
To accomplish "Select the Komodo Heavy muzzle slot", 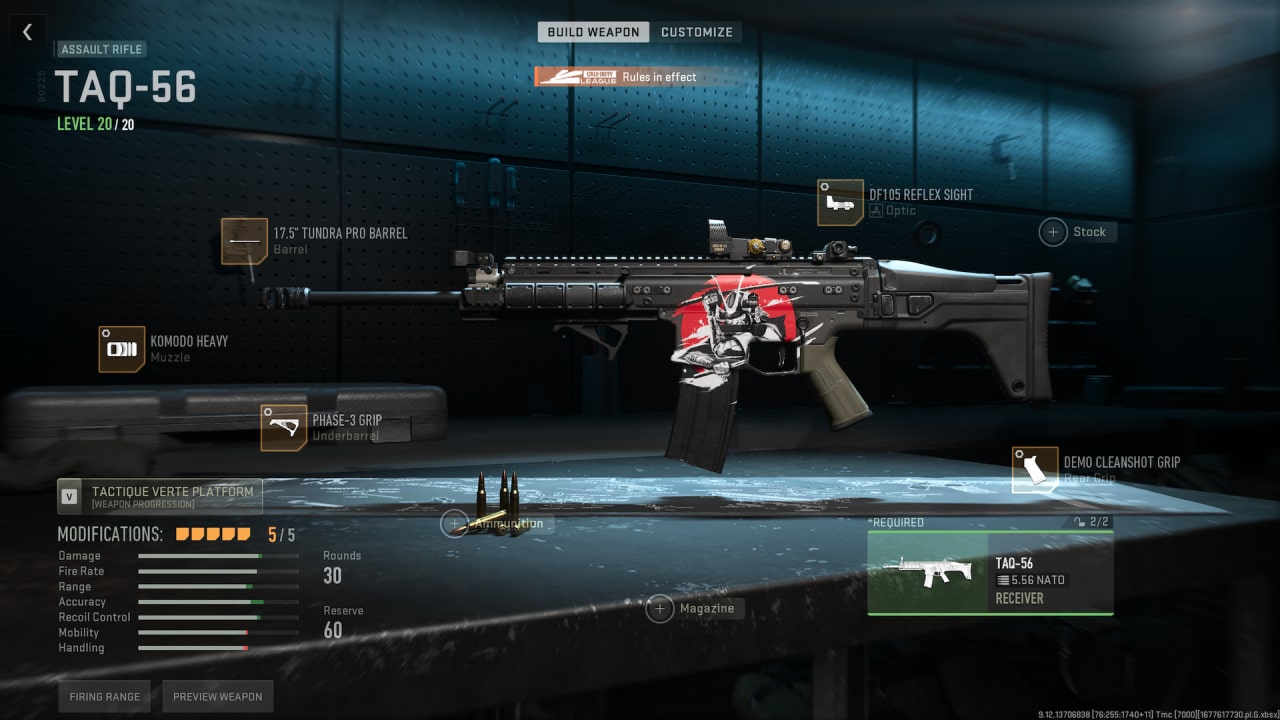I will click(x=122, y=349).
